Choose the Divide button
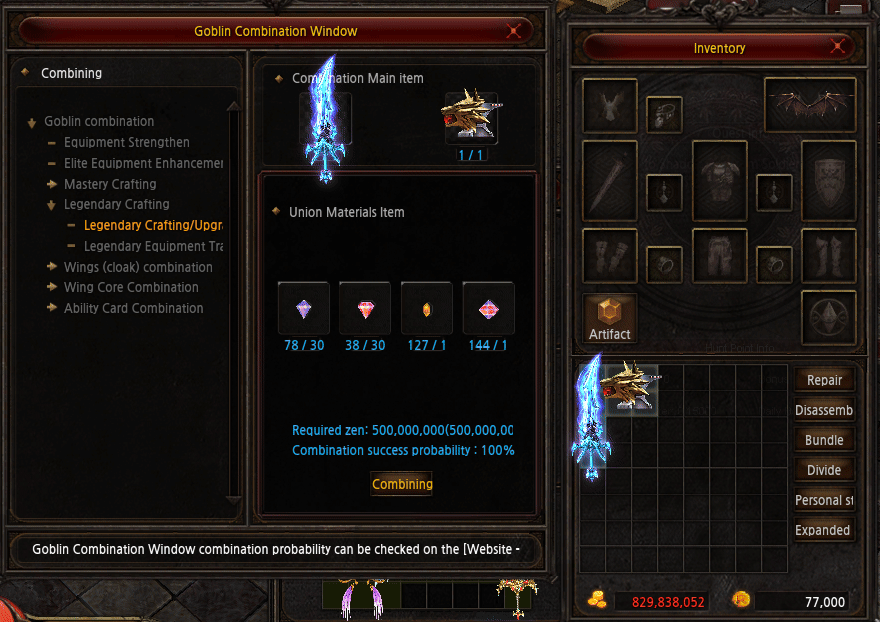 tap(824, 470)
